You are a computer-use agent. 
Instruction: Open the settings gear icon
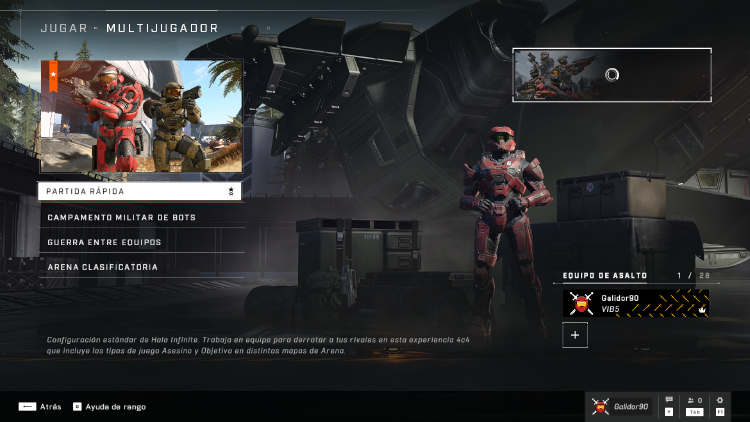pos(720,405)
